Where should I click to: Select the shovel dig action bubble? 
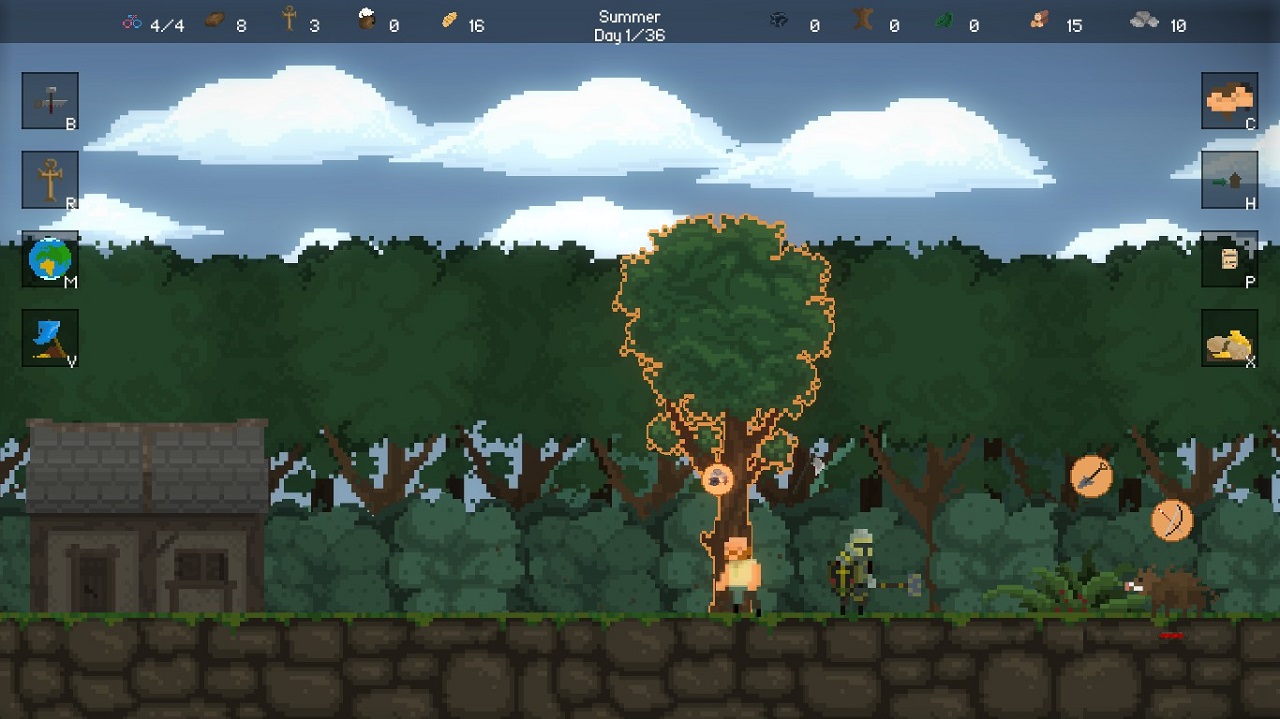click(x=1091, y=476)
